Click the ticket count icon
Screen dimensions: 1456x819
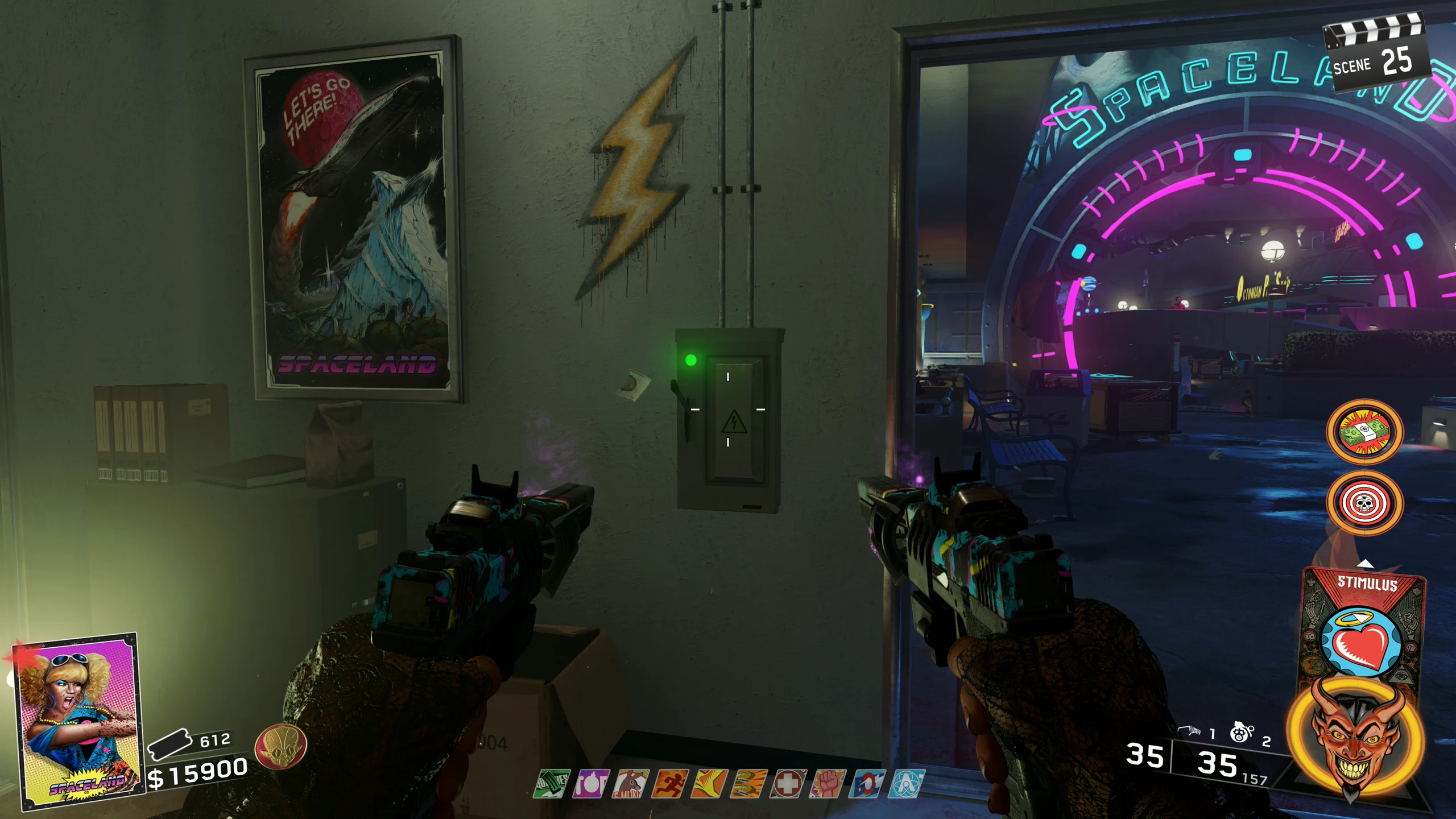pyautogui.click(x=169, y=744)
